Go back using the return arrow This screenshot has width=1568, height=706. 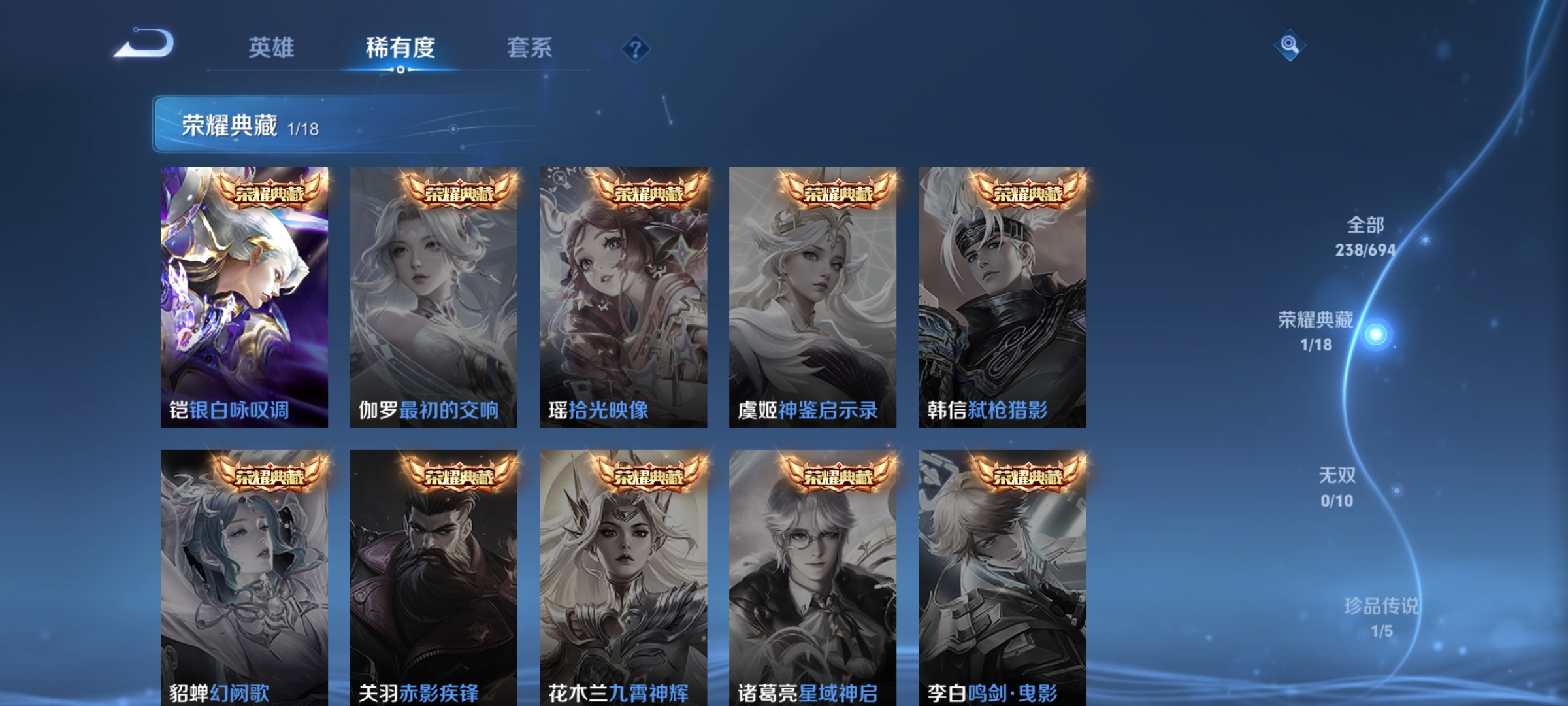tap(145, 44)
